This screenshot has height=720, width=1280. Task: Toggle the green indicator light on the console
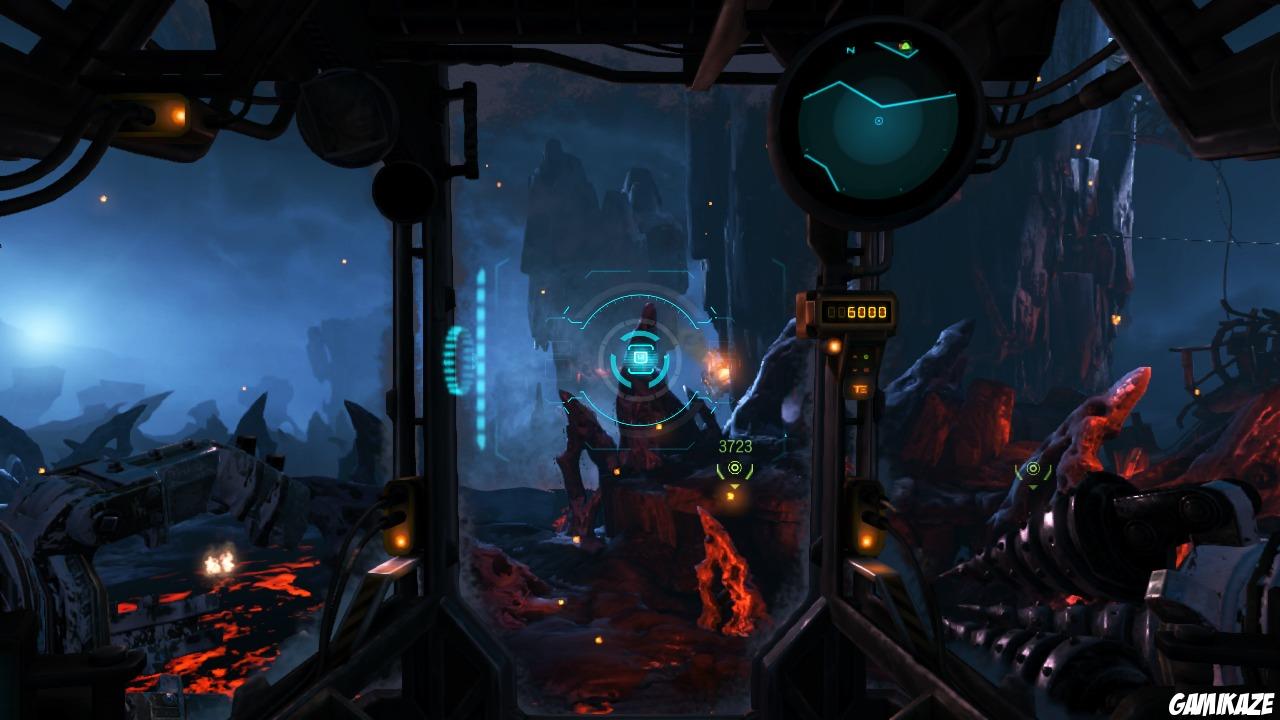[x=865, y=357]
